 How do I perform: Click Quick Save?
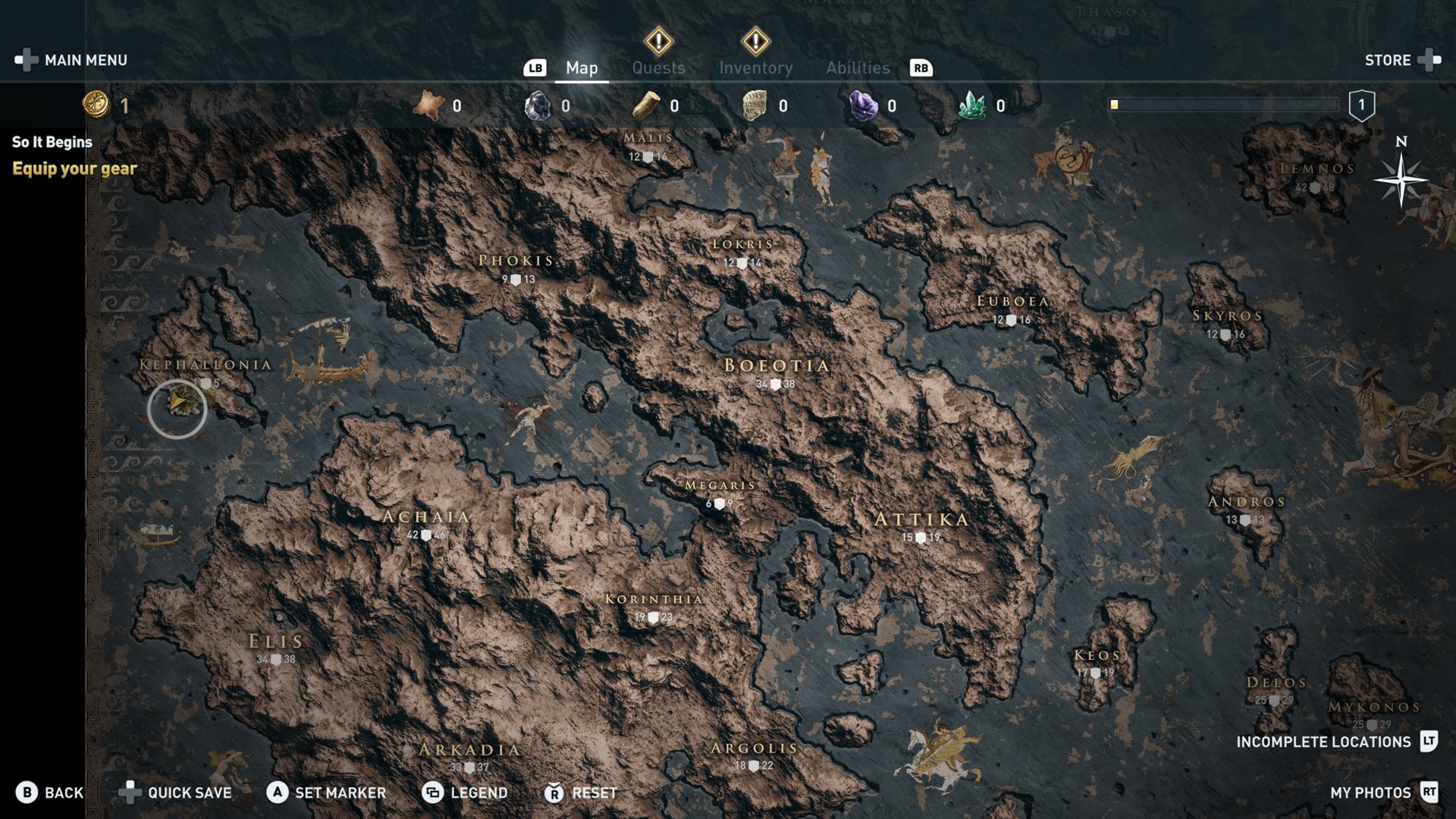(176, 792)
